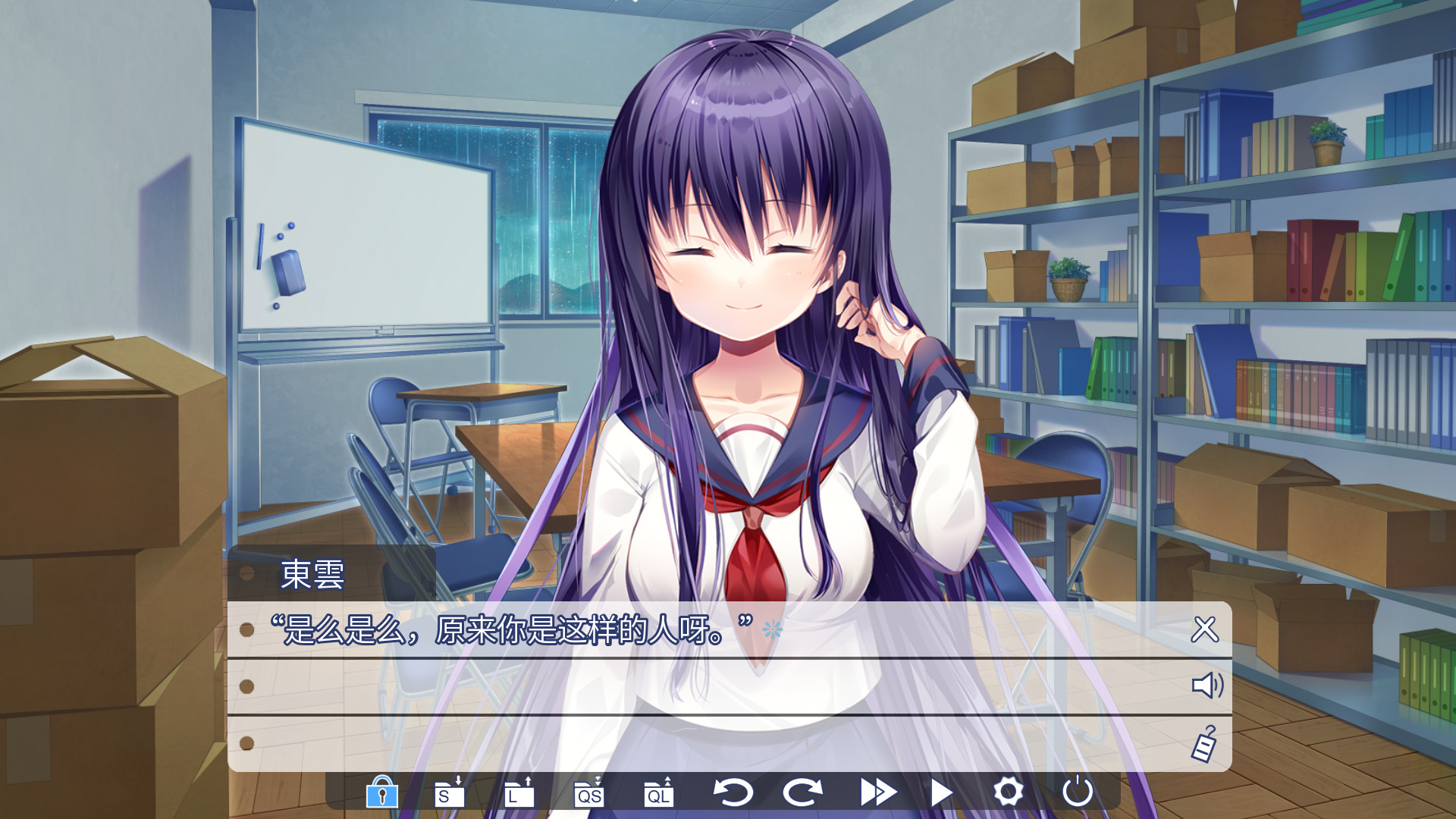This screenshot has height=819, width=1456.
Task: Quick save with the QS icon
Action: point(588,794)
